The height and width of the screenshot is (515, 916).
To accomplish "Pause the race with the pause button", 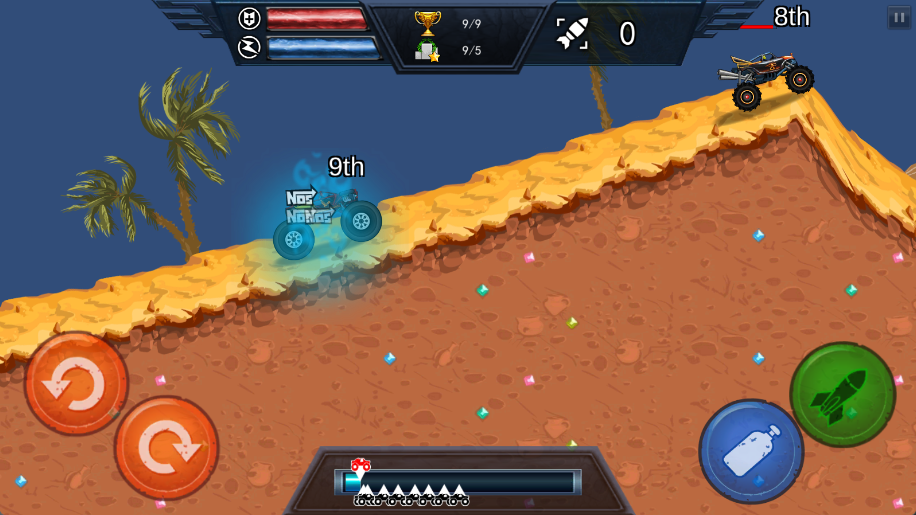I will click(x=898, y=18).
